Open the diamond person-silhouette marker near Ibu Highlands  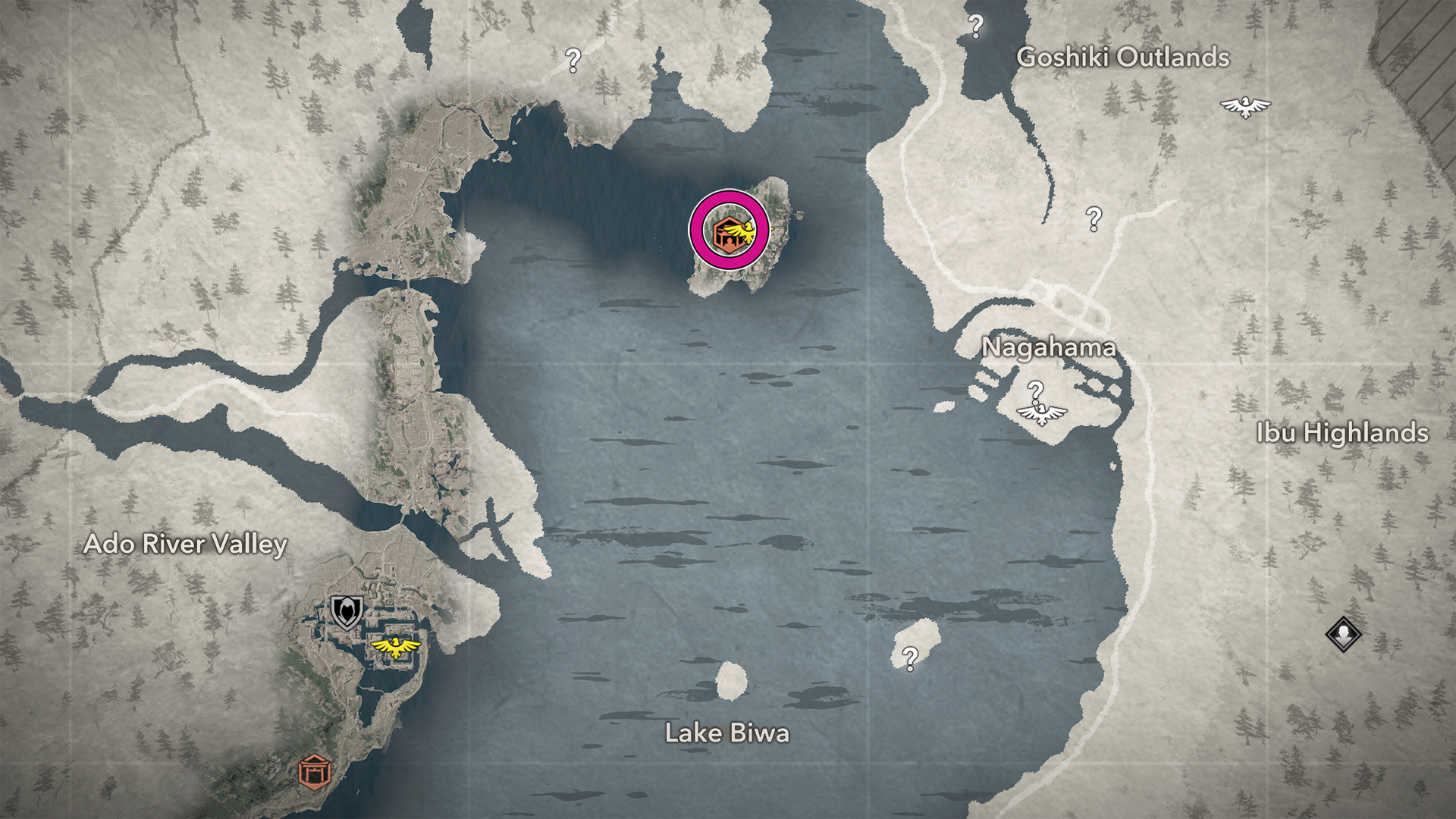coord(1343,633)
